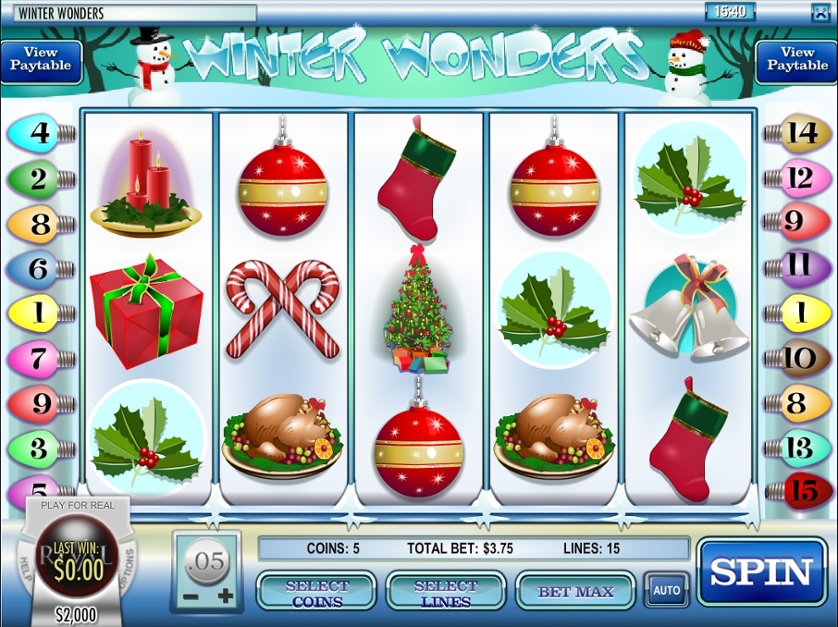
Task: Choose payline bulb number 7
Action: pos(40,357)
